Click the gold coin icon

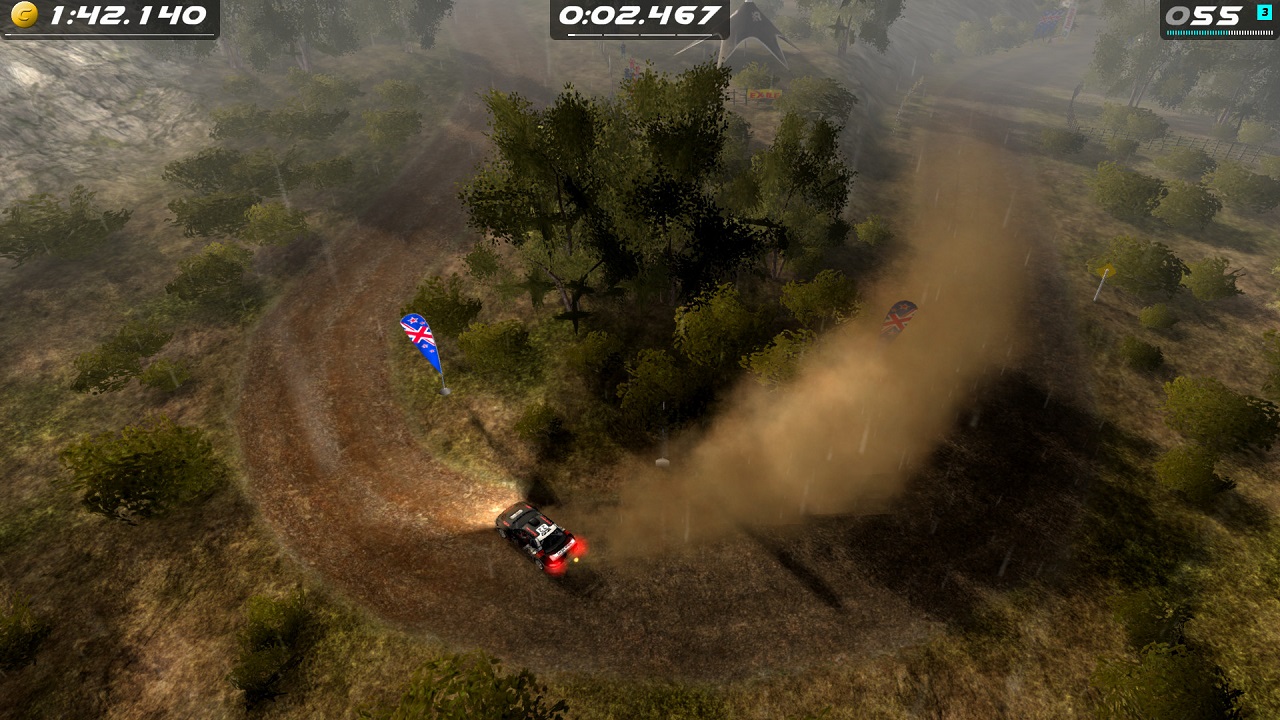coord(22,15)
